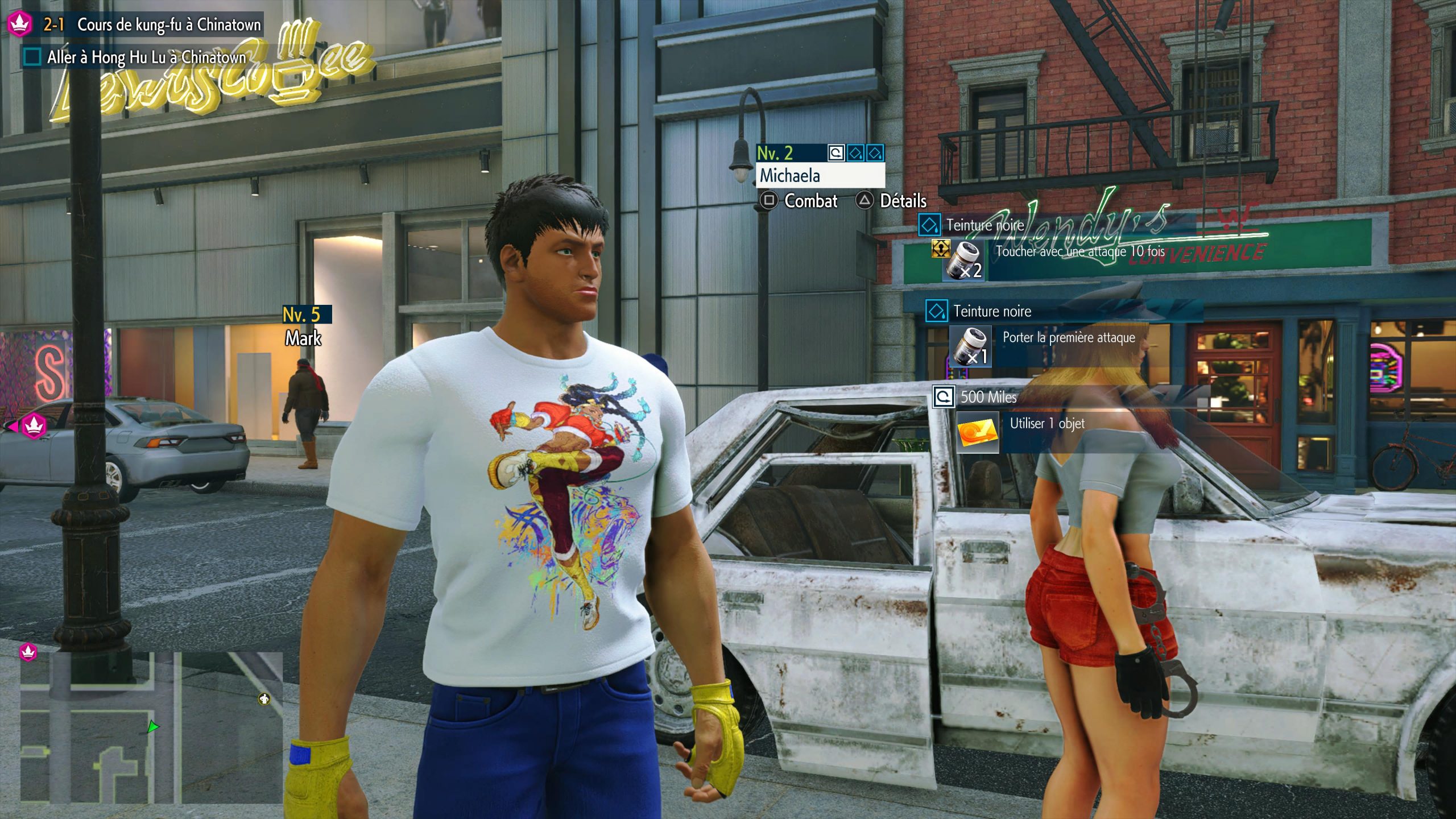Click Michaela's white name plate
This screenshot has width=1456, height=819.
coord(819,176)
